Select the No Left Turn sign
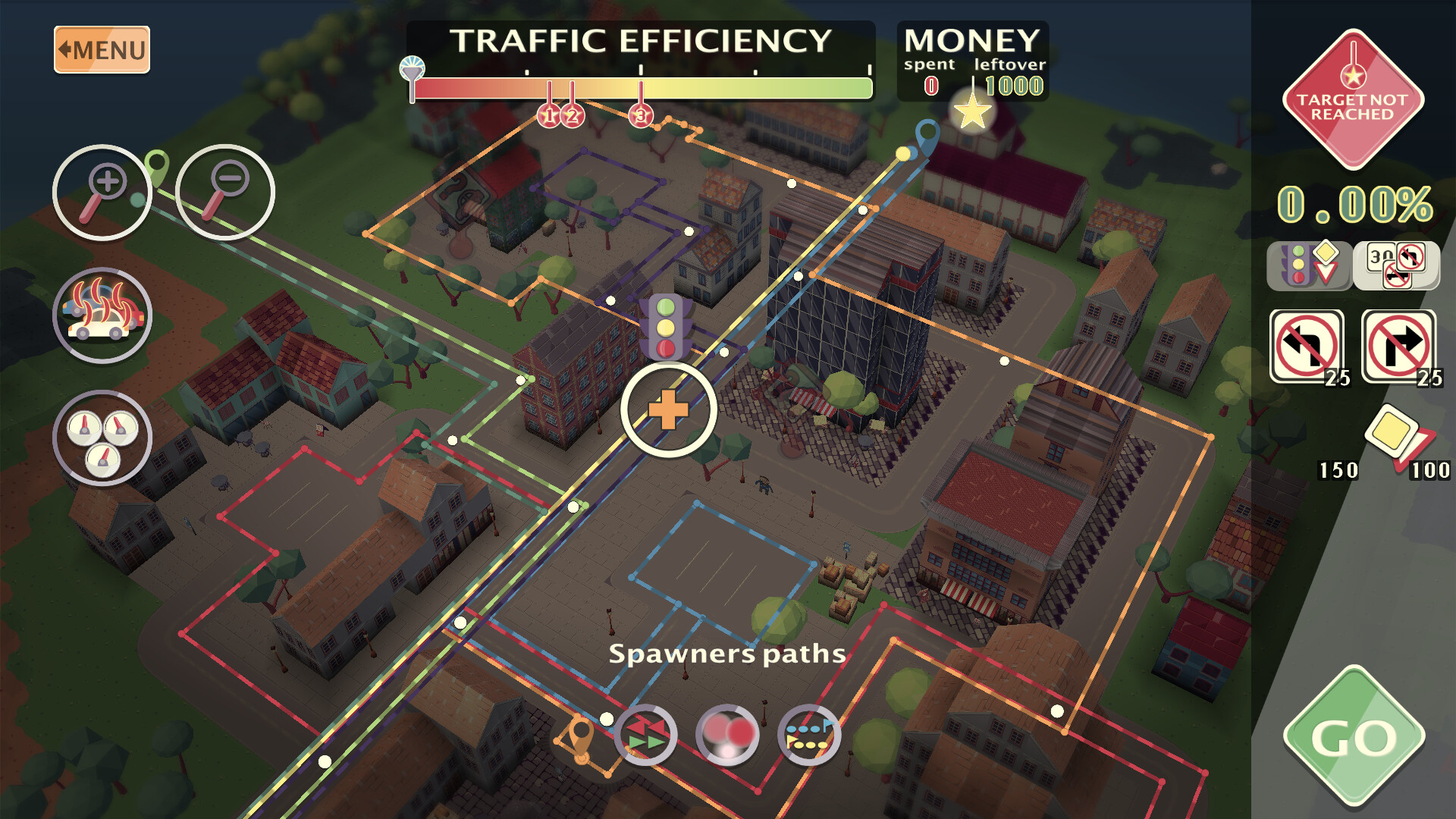 pos(1307,344)
